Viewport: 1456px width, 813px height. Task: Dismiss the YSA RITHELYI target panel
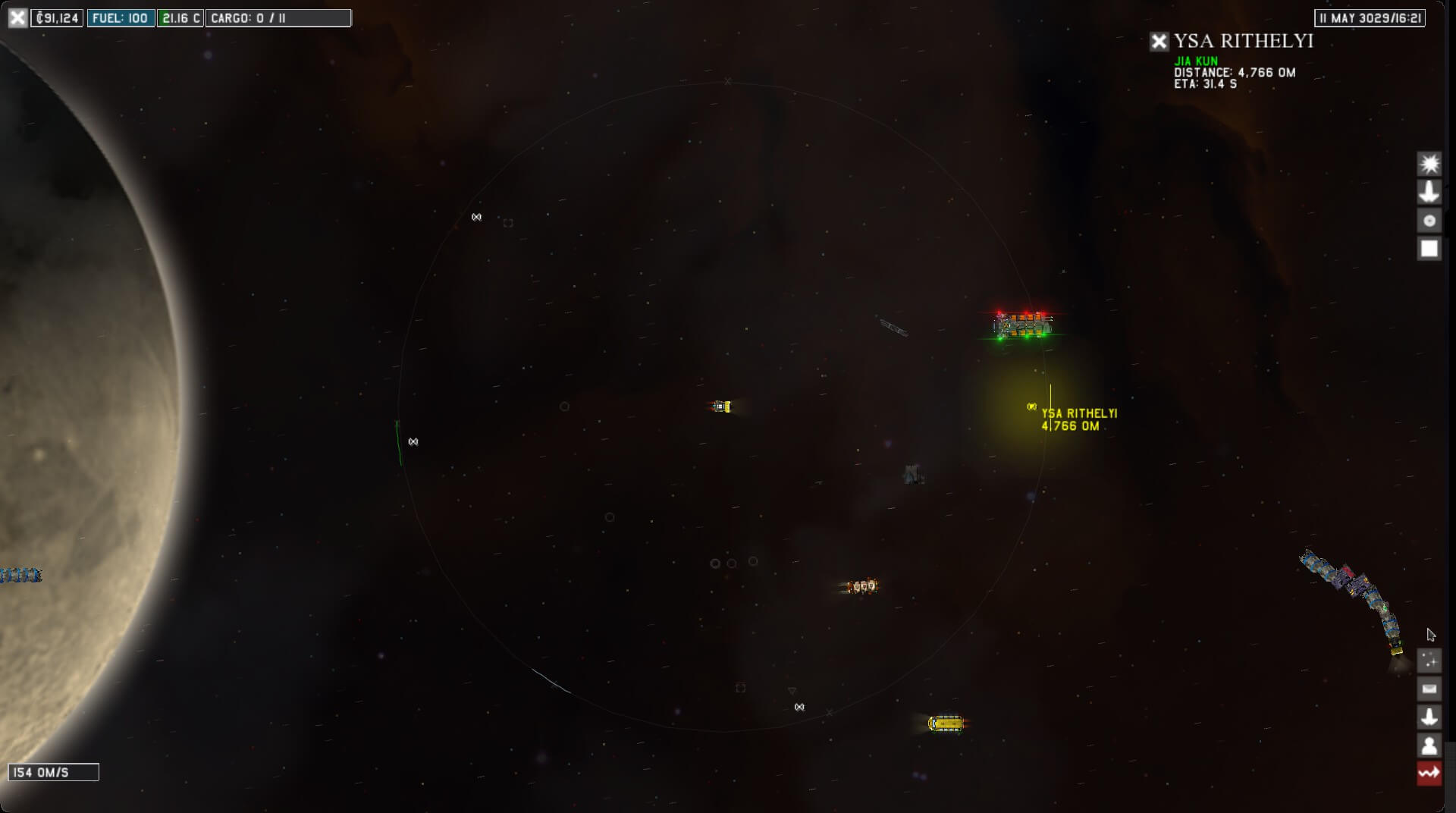pos(1159,41)
